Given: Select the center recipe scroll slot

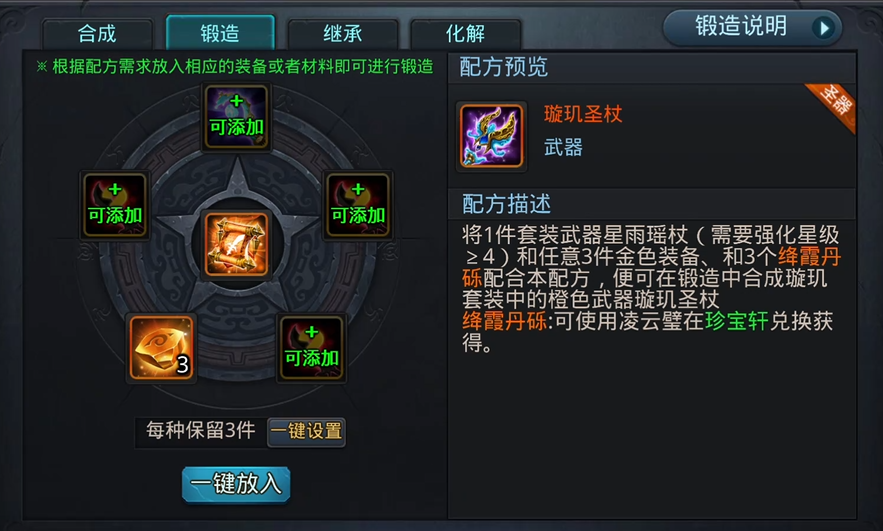Looking at the screenshot, I should [x=237, y=244].
